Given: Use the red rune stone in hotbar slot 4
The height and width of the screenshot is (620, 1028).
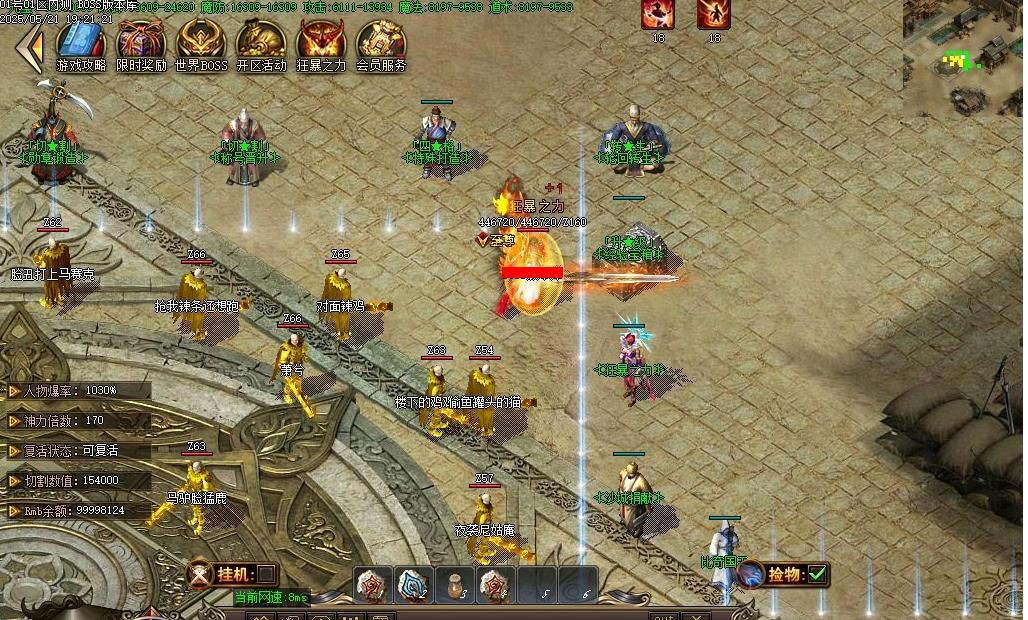Looking at the screenshot, I should tap(495, 585).
